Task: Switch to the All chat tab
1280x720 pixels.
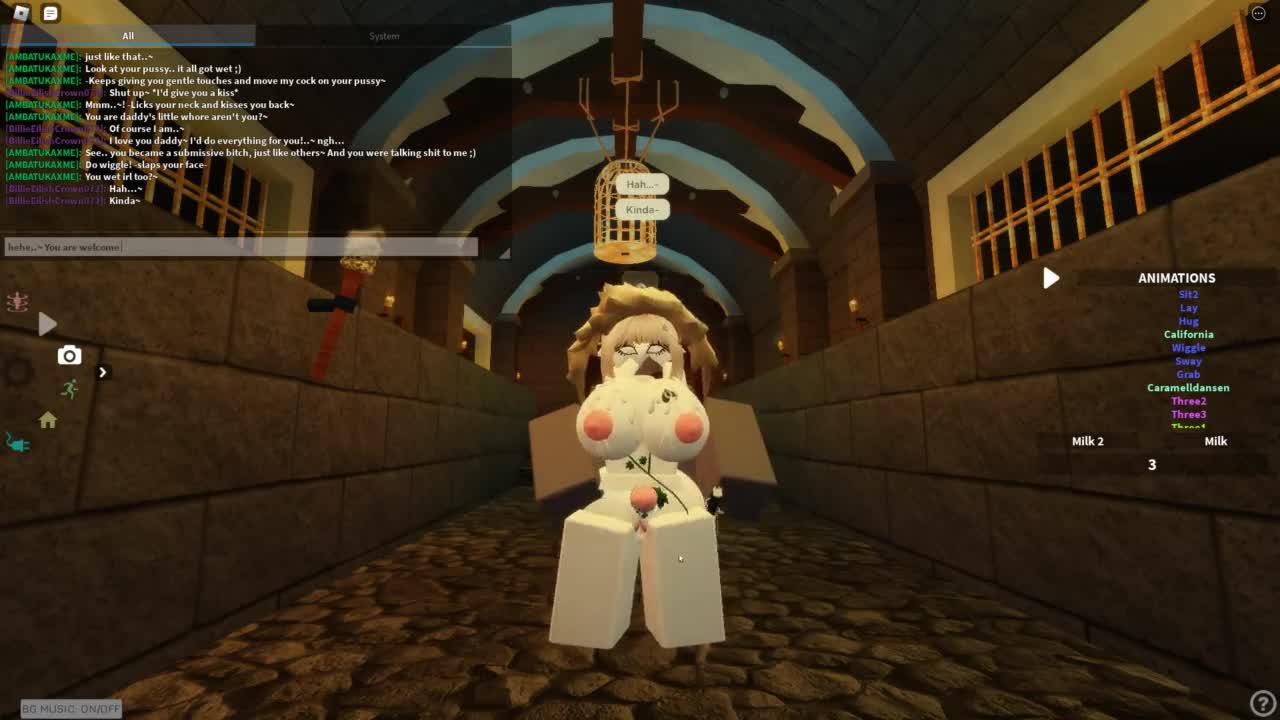Action: click(128, 36)
